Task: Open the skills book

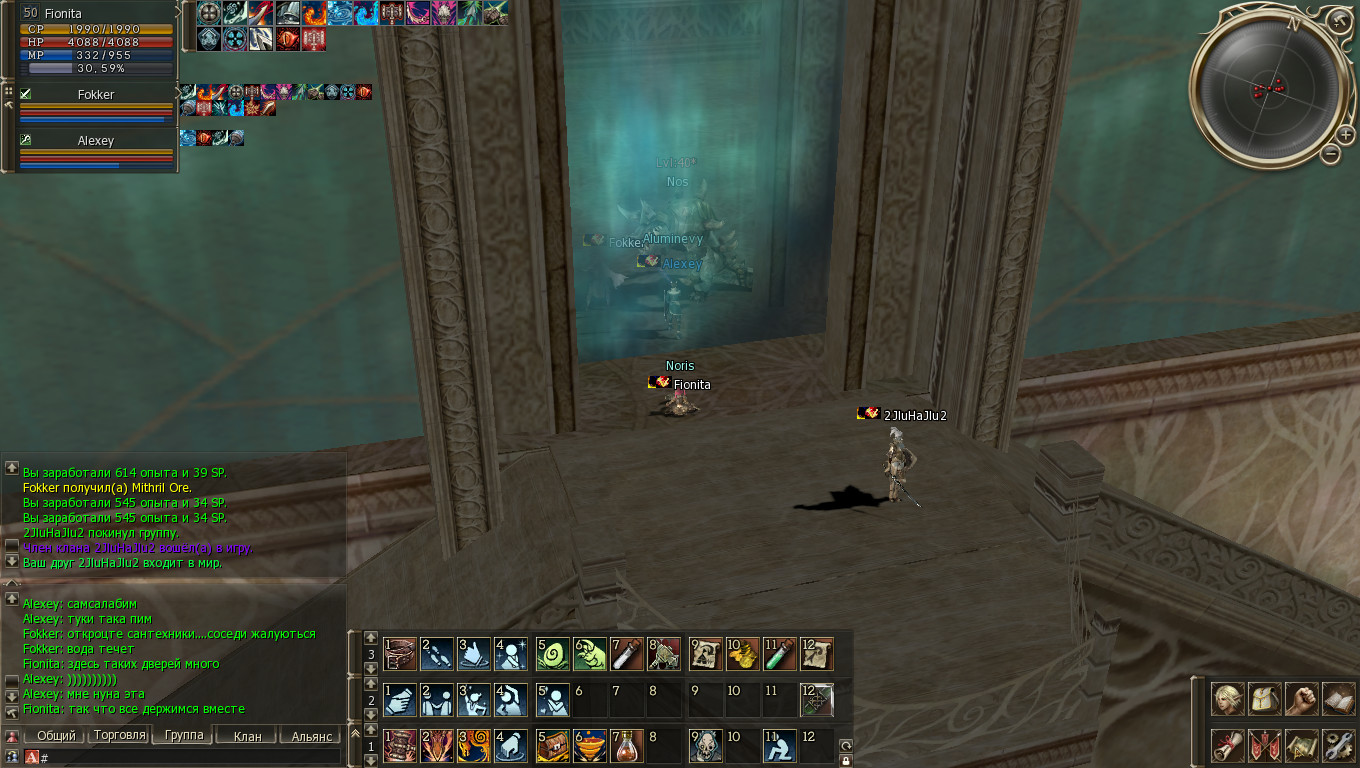Action: [1338, 698]
